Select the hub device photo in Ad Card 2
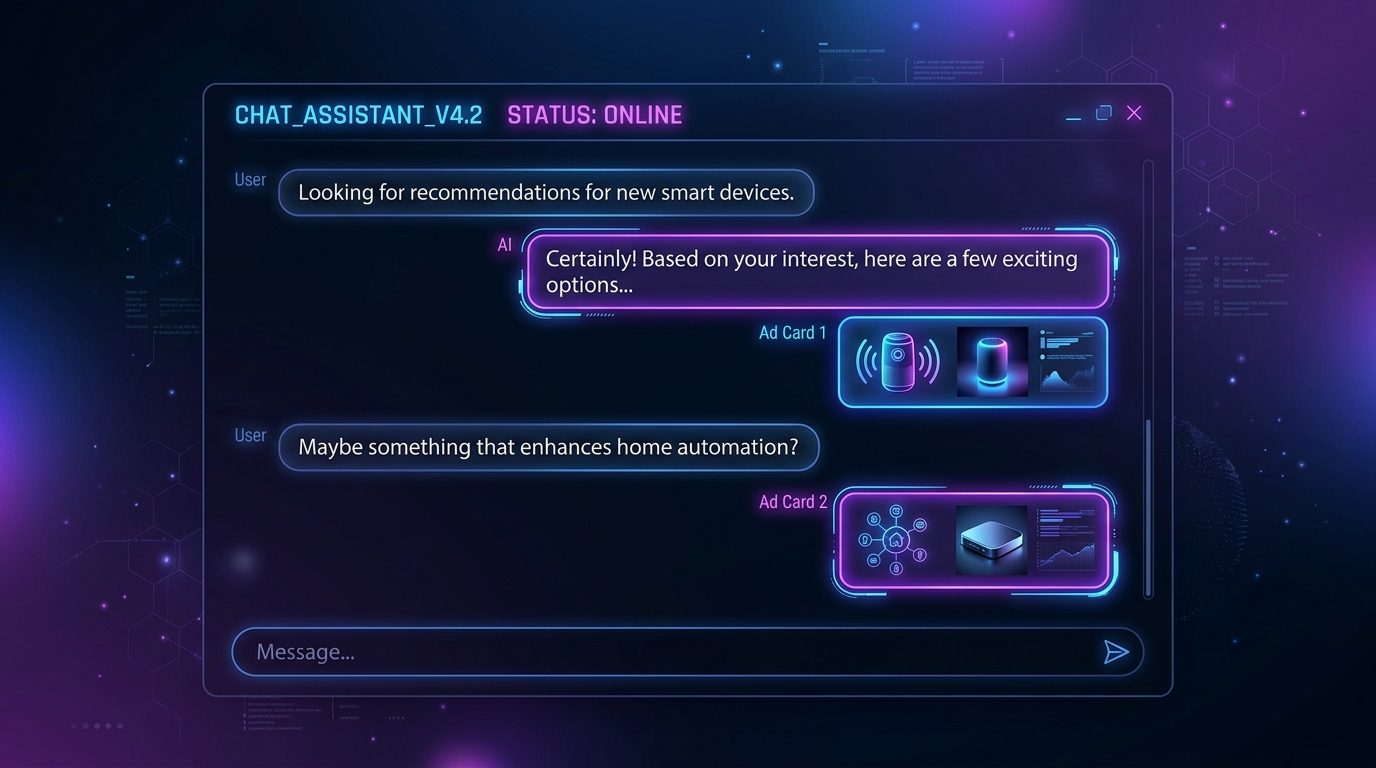This screenshot has height=768, width=1376. 991,540
